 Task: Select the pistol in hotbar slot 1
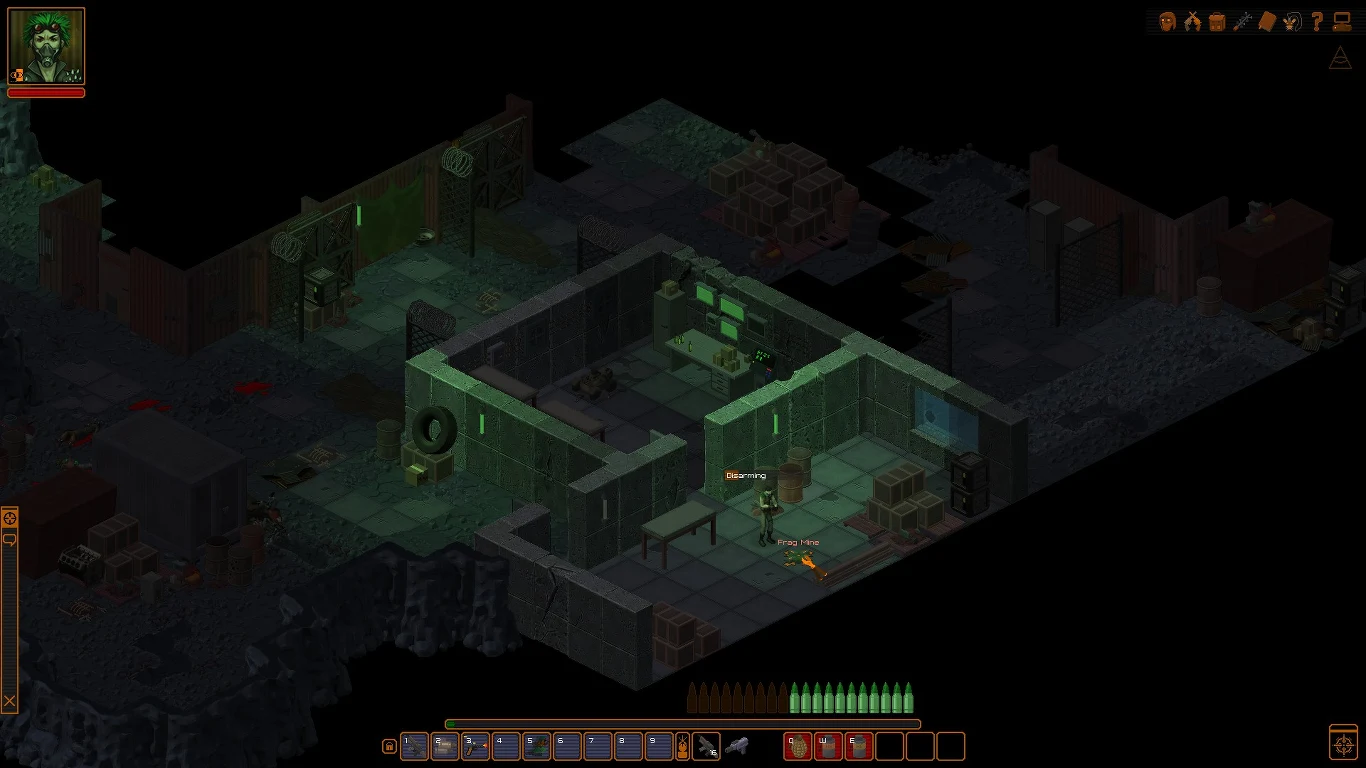pos(414,747)
